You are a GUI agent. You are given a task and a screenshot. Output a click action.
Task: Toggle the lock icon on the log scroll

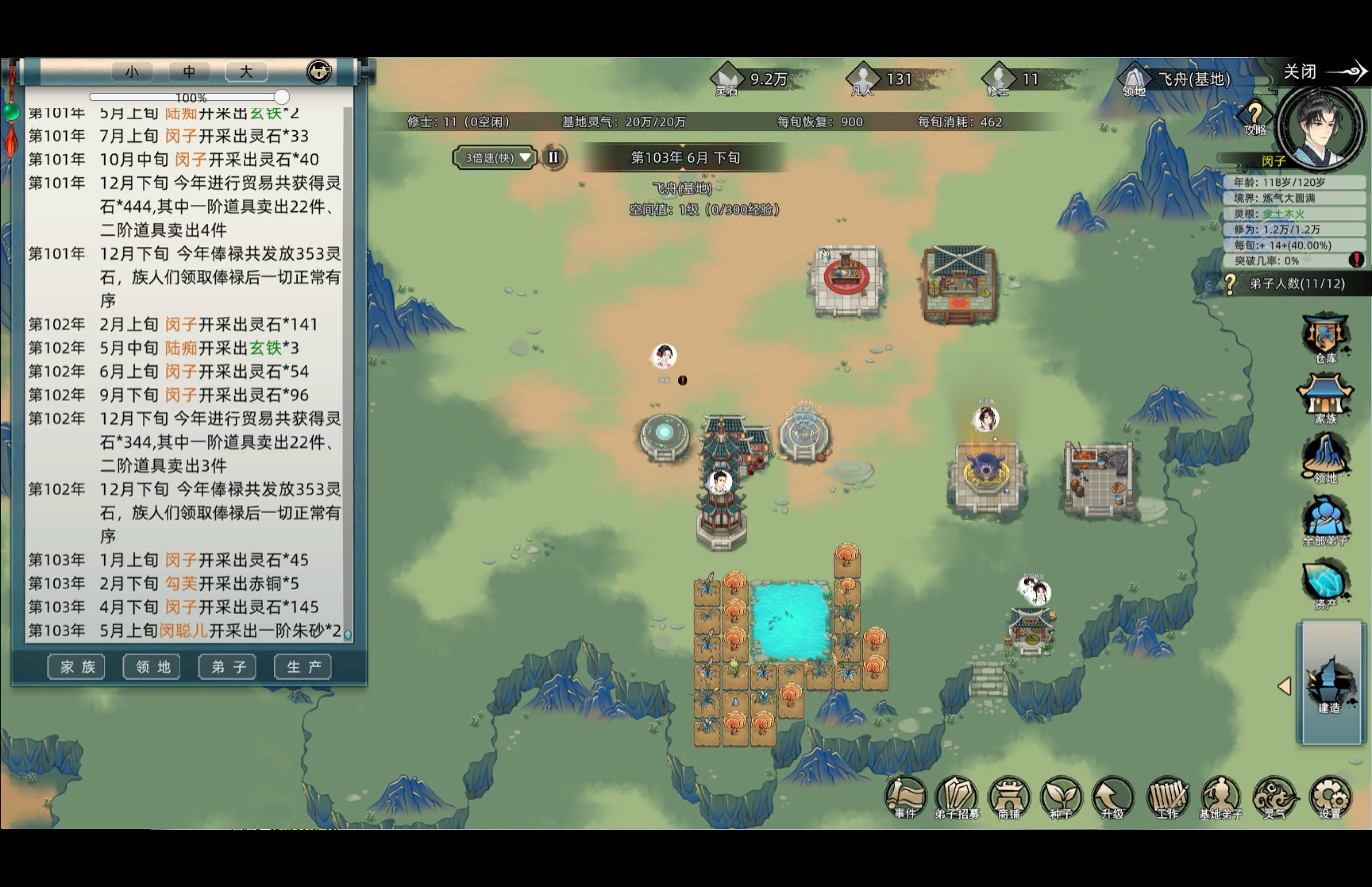click(319, 71)
